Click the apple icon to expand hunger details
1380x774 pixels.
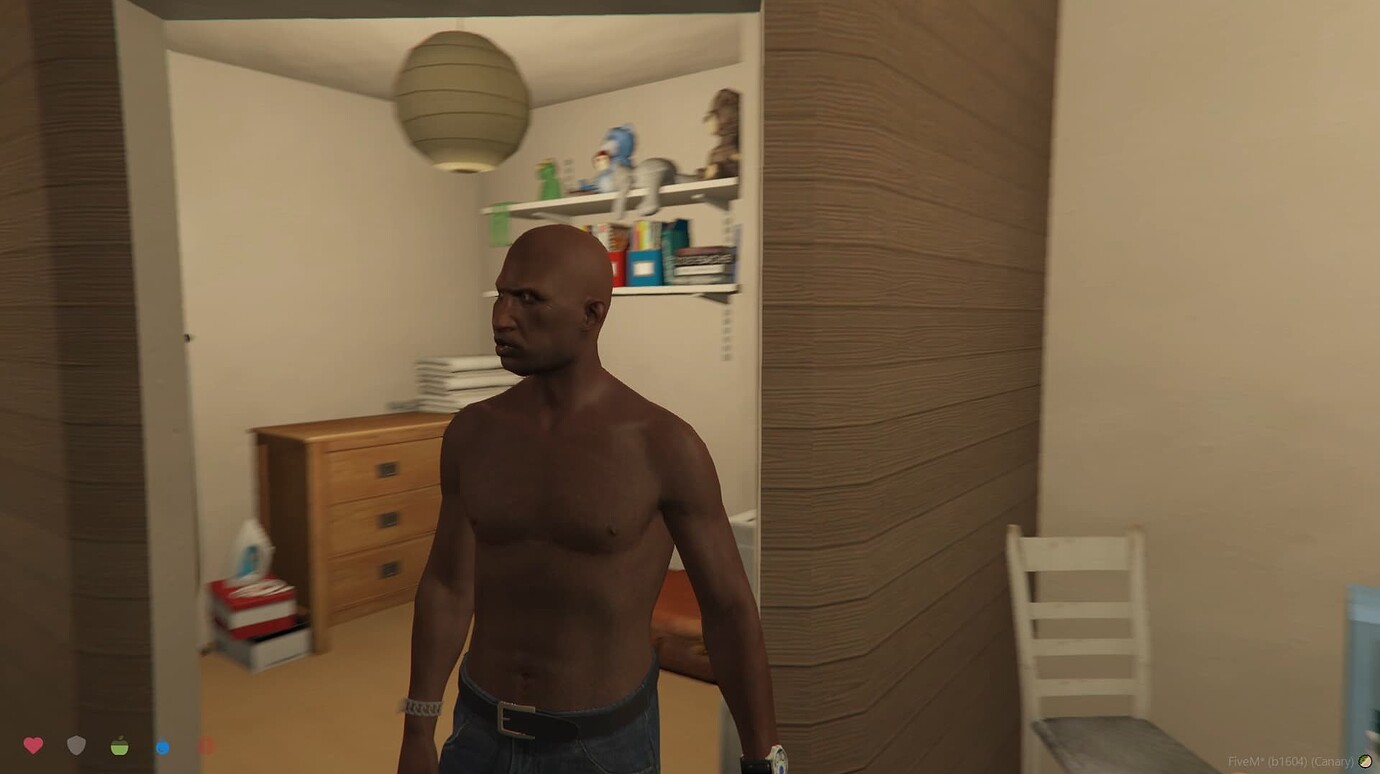click(120, 746)
